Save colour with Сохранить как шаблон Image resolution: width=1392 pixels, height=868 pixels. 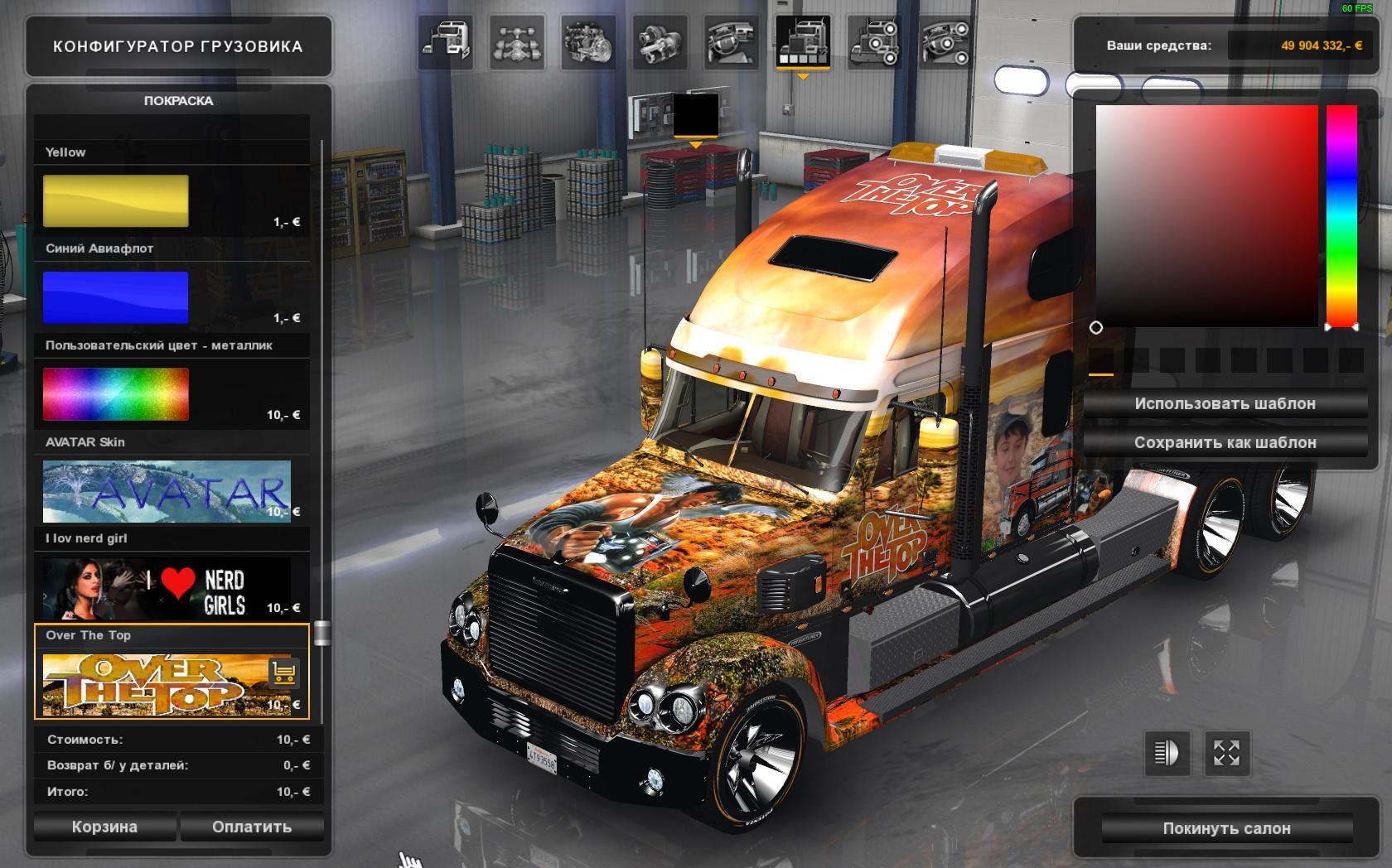click(x=1225, y=442)
